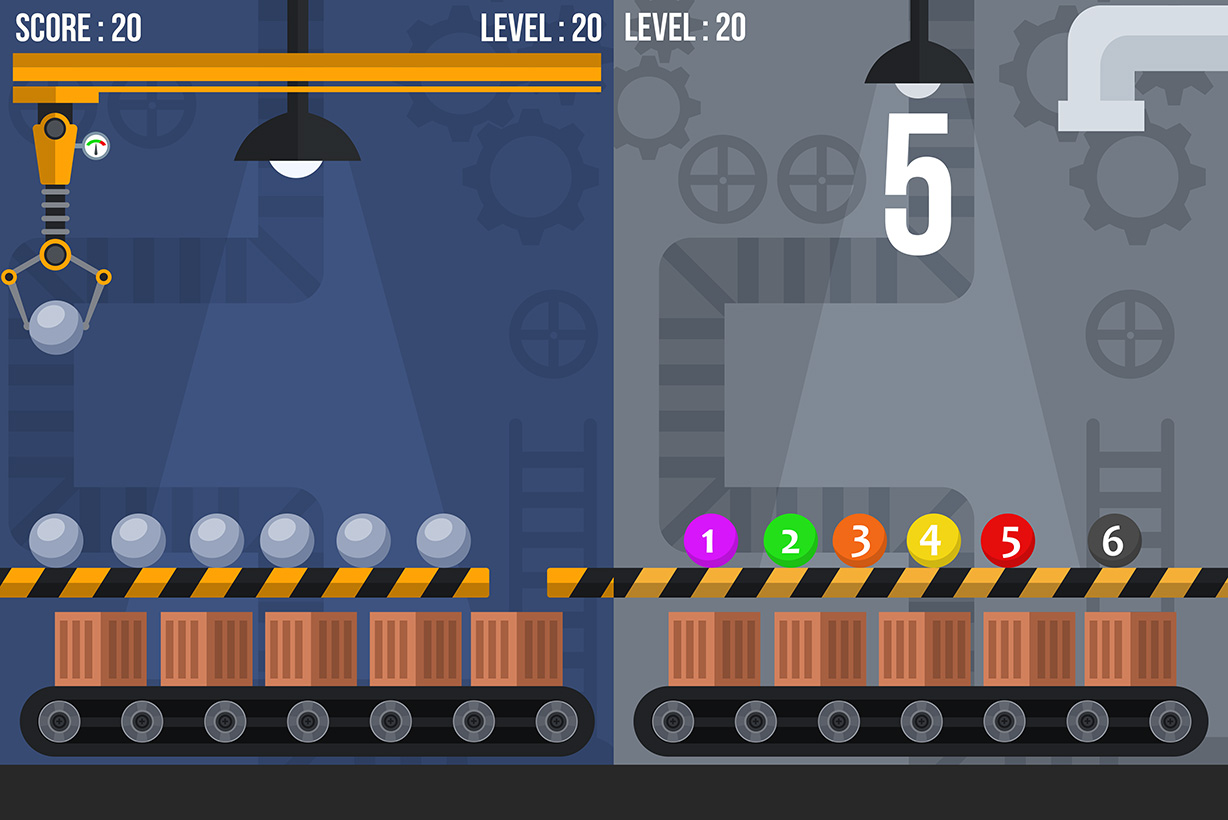Select the yellow ball numbered 4
The image size is (1228, 820).
click(x=933, y=541)
